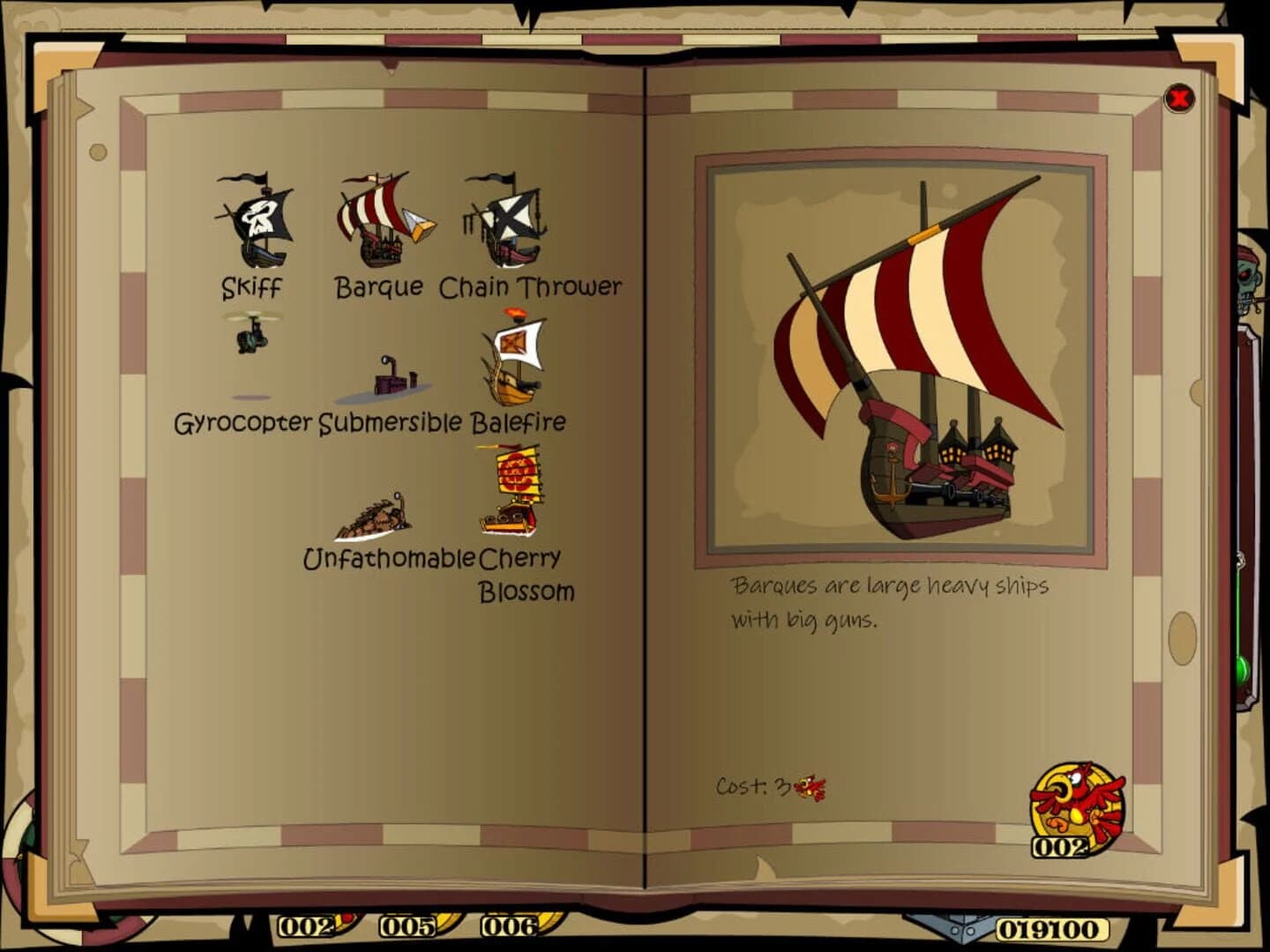Viewport: 1270px width, 952px height.
Task: Click the Barque text label
Action: point(377,286)
